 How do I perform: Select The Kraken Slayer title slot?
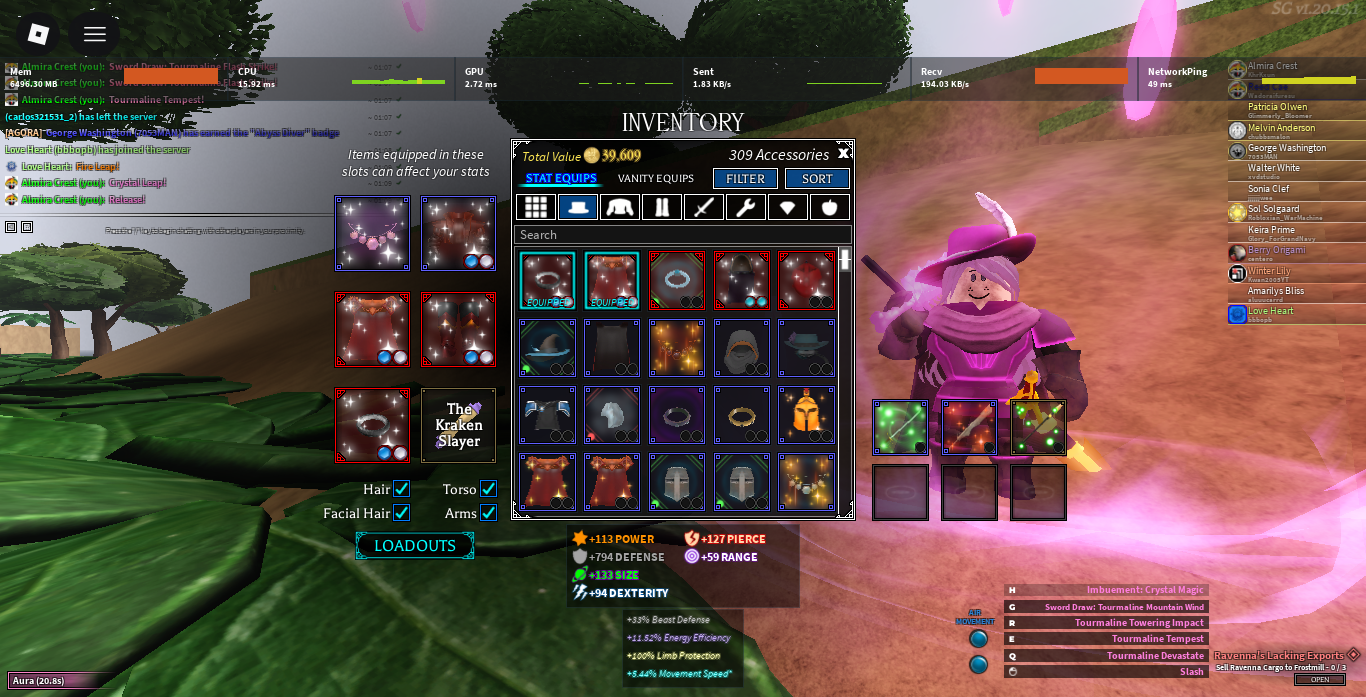point(458,425)
